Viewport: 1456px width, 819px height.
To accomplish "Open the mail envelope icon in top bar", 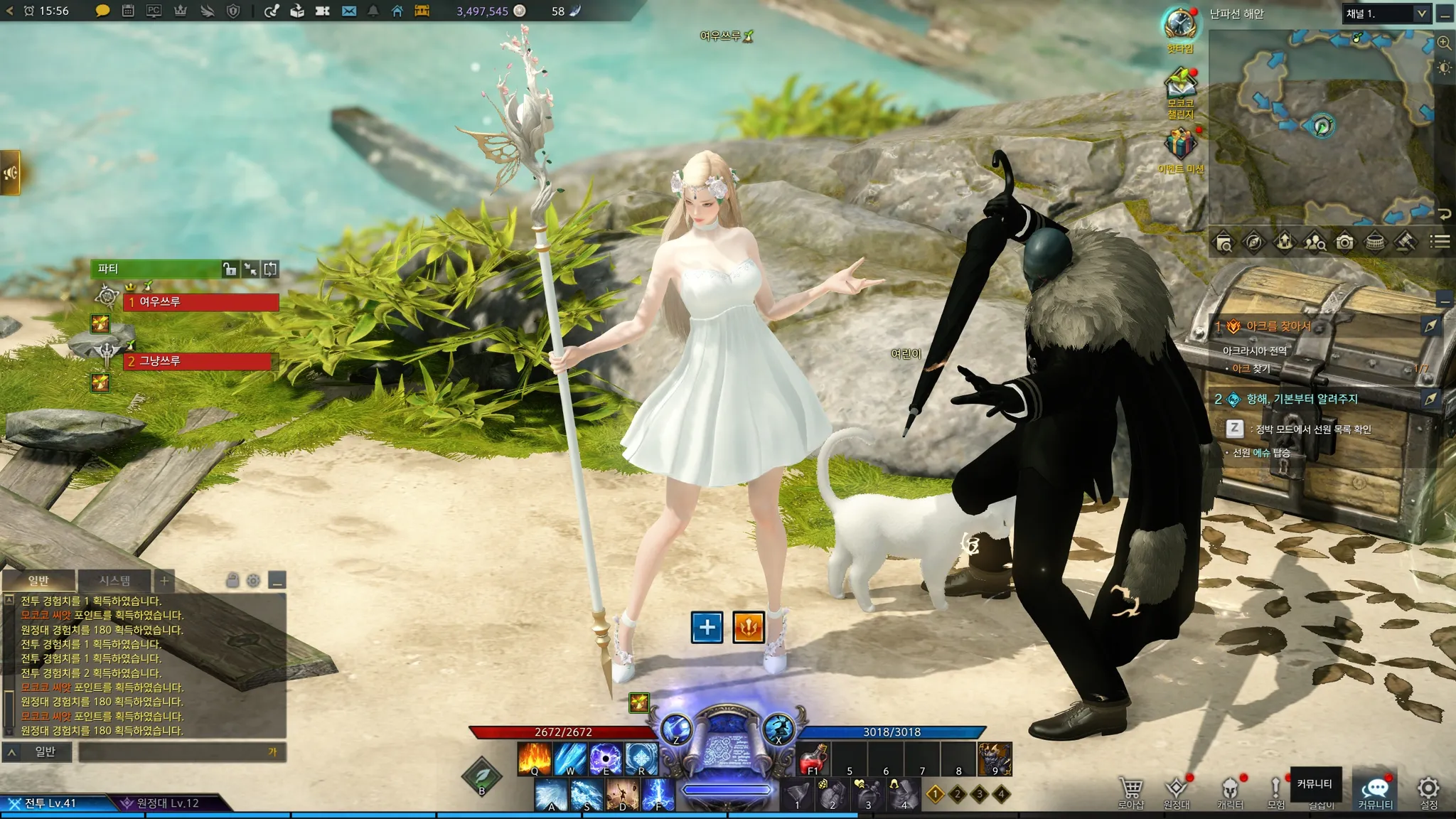I will click(x=348, y=11).
